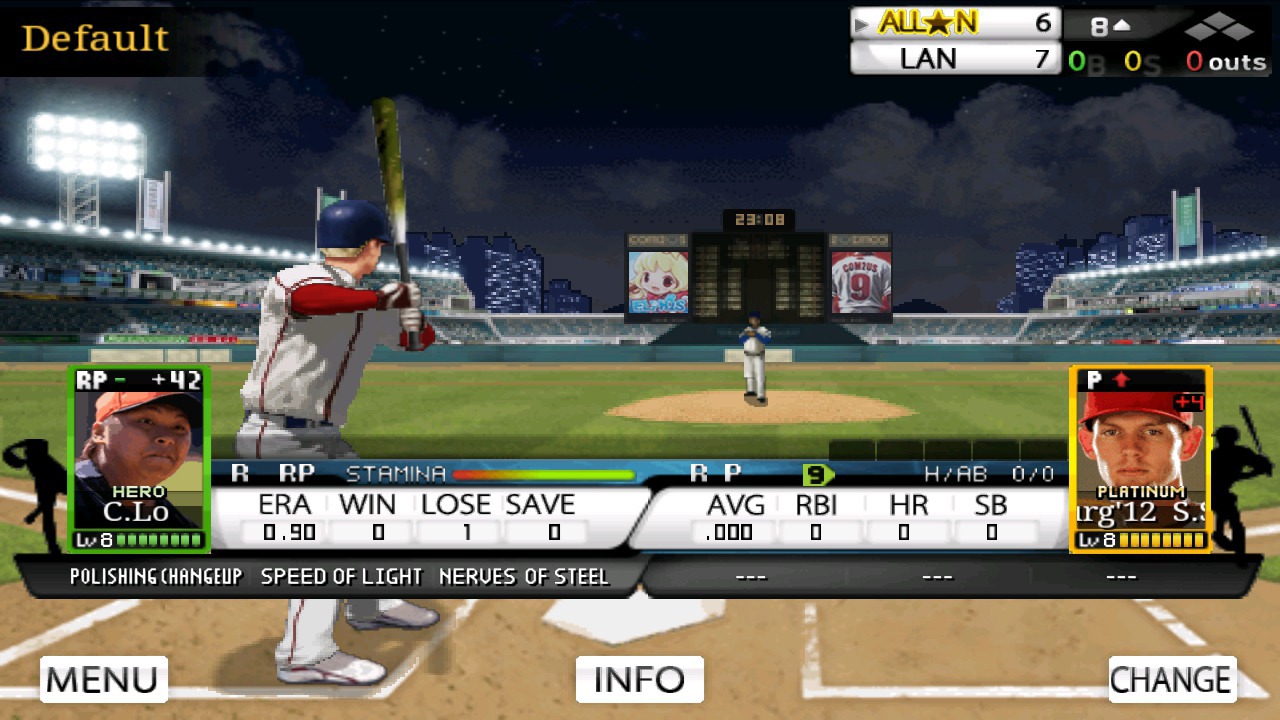Select the C.Lo hero pitcher card
Screen dimensions: 1280x720
pos(139,460)
